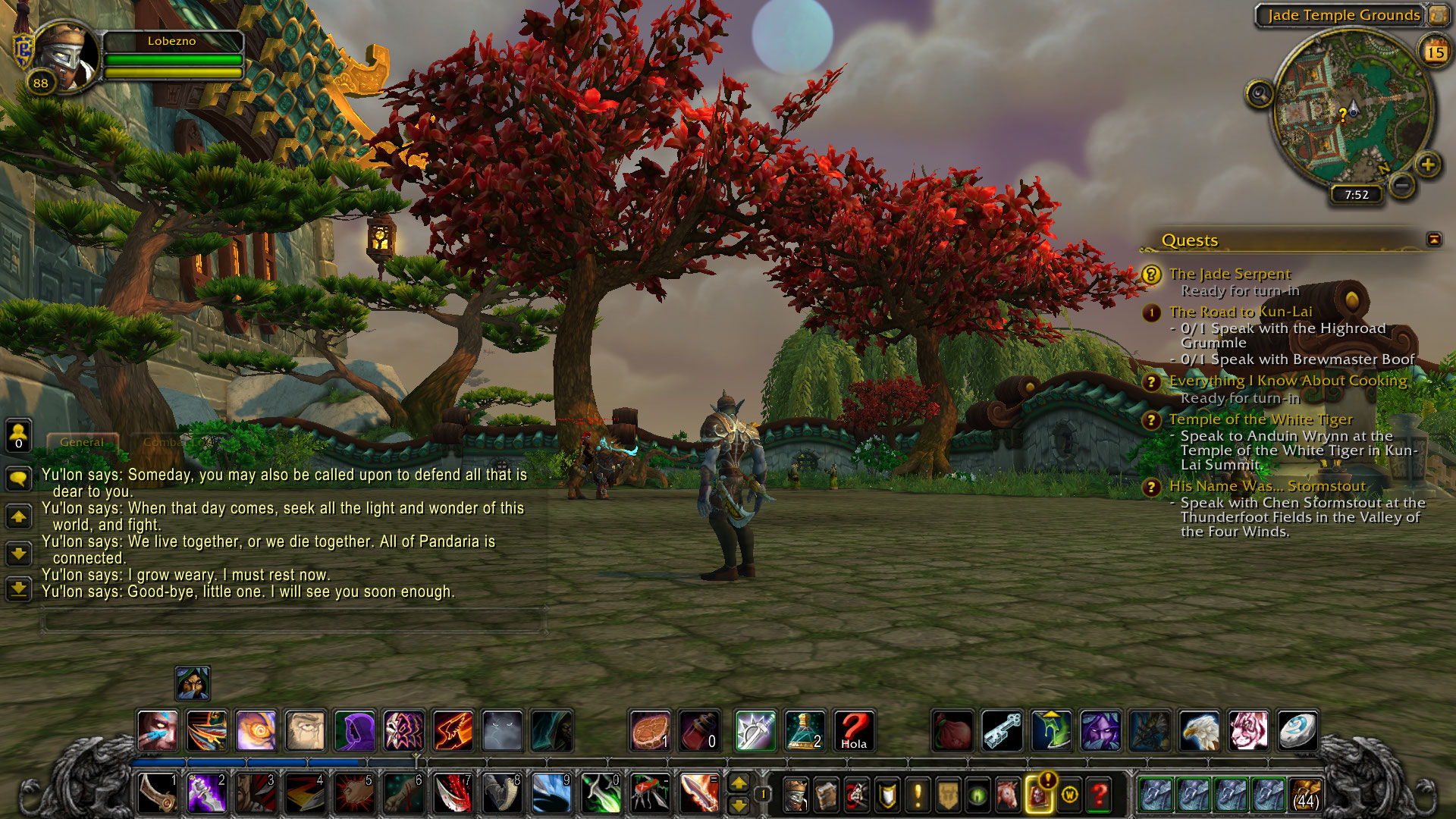Zoom out the minimap with the minus button

click(x=1402, y=184)
